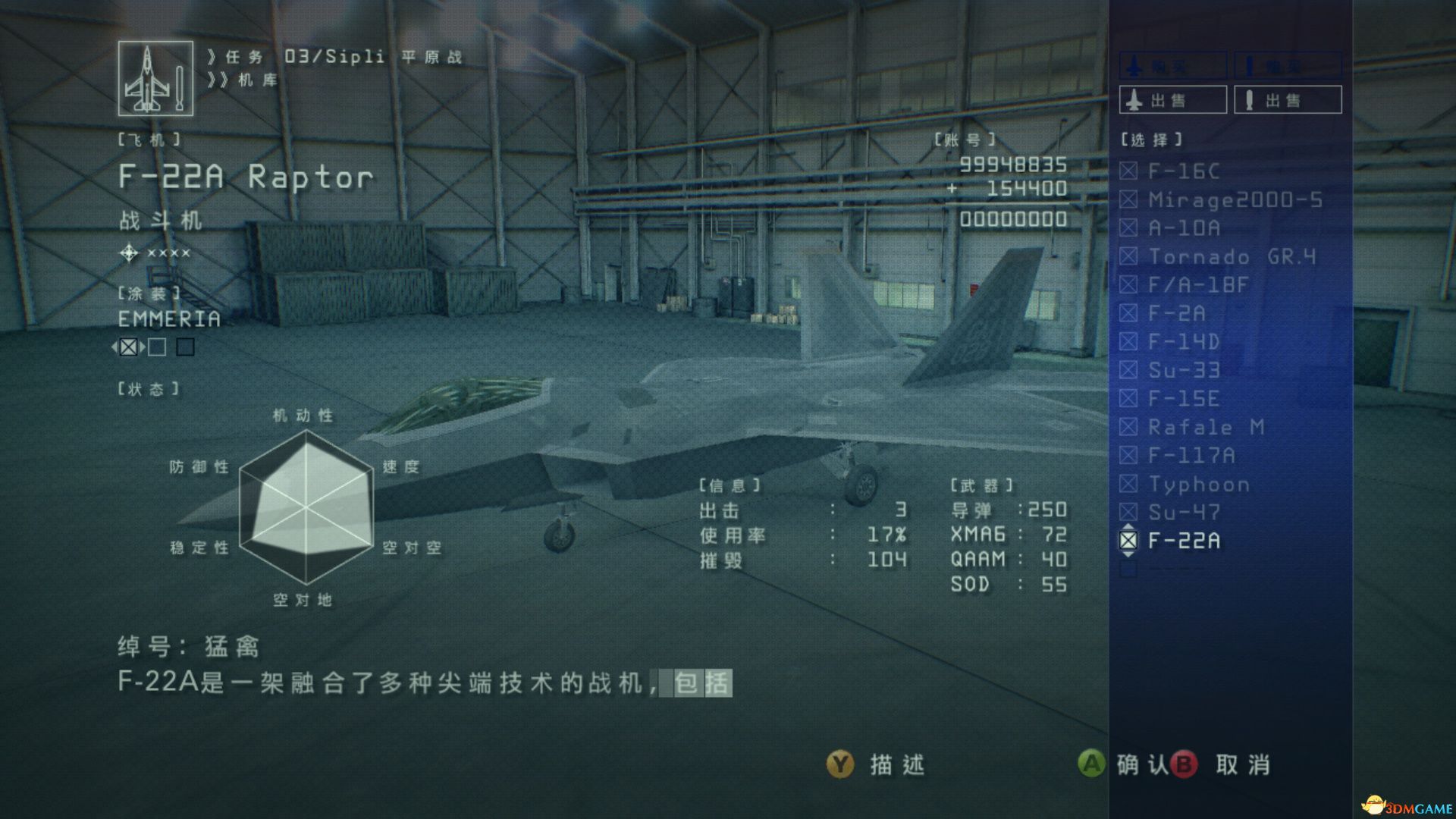The height and width of the screenshot is (819, 1456).
Task: Click the bomb icon in the top-left panel
Action: (180, 89)
